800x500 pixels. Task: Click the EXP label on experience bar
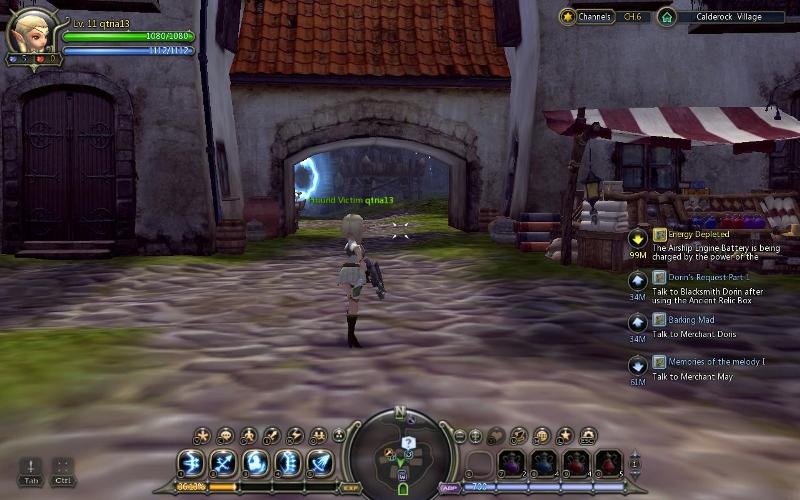351,488
